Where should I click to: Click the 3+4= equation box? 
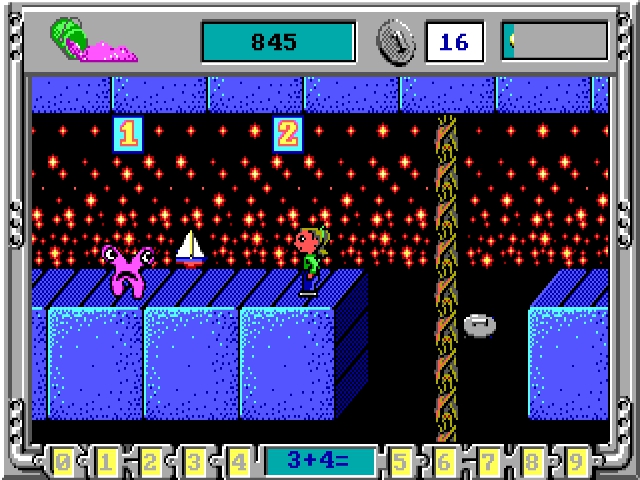click(x=320, y=462)
